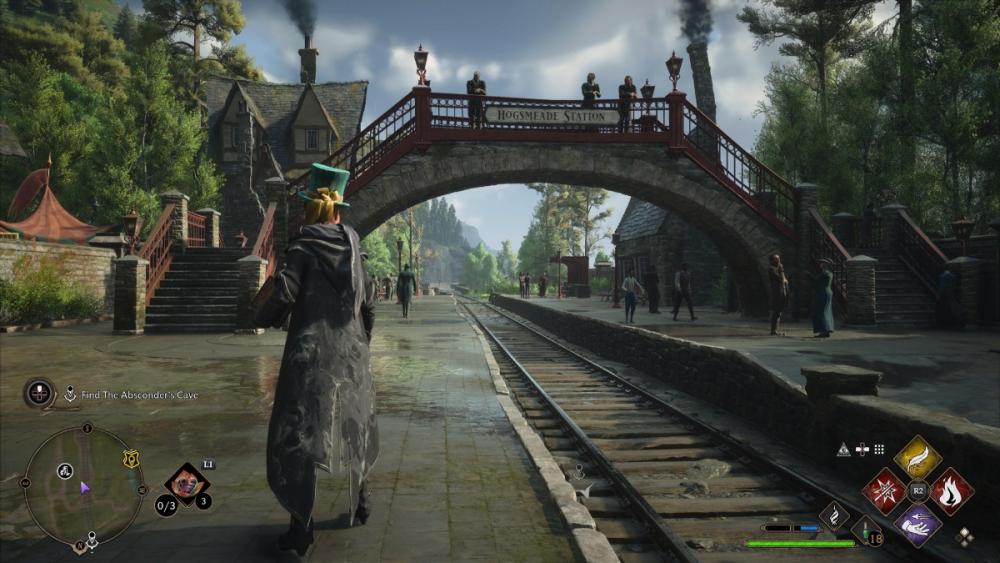Screen dimensions: 1000x563
Task: Click the eye-in-triangle icon above the spells
Action: pos(843,450)
